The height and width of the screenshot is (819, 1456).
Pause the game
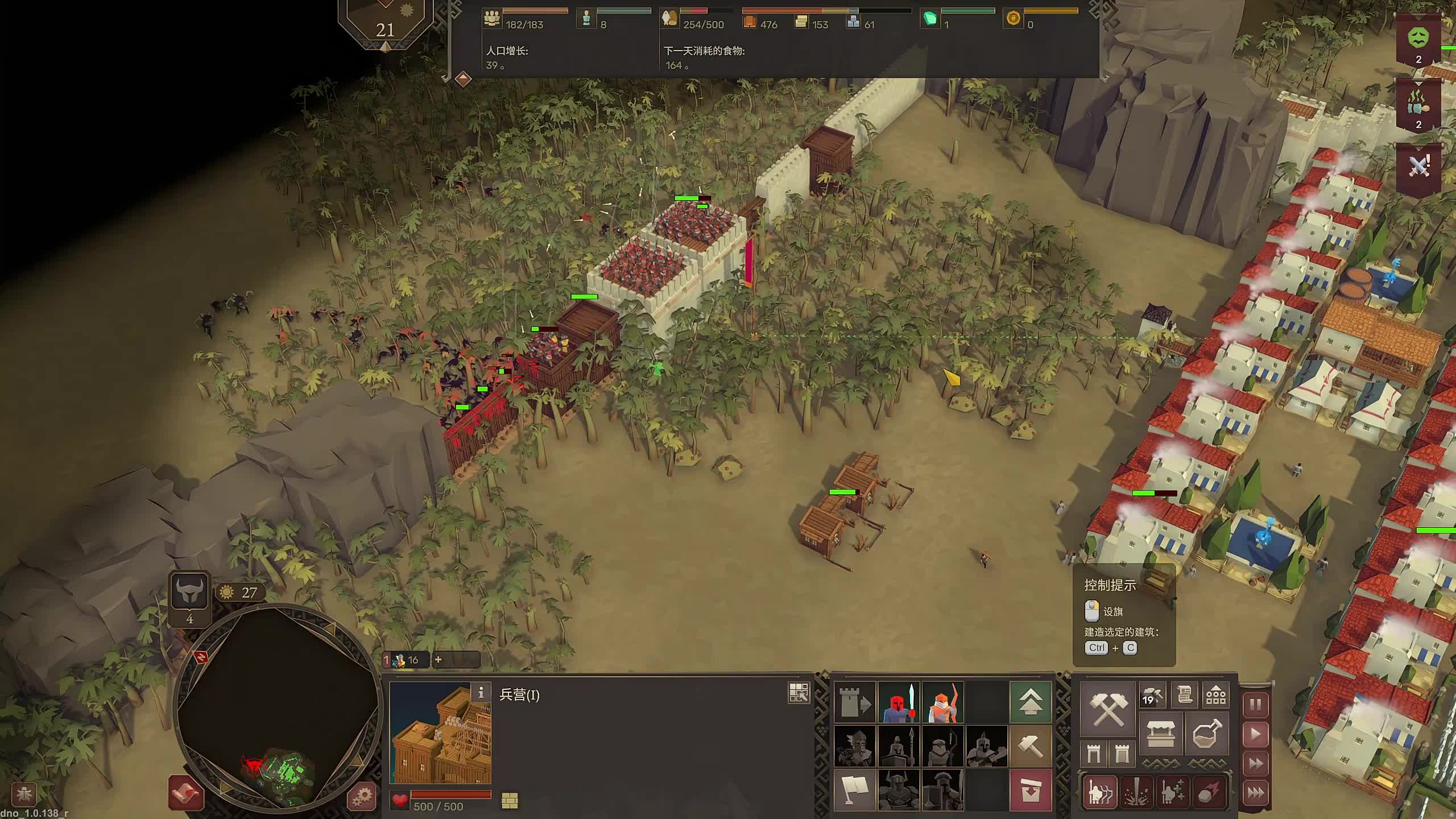pos(1255,705)
